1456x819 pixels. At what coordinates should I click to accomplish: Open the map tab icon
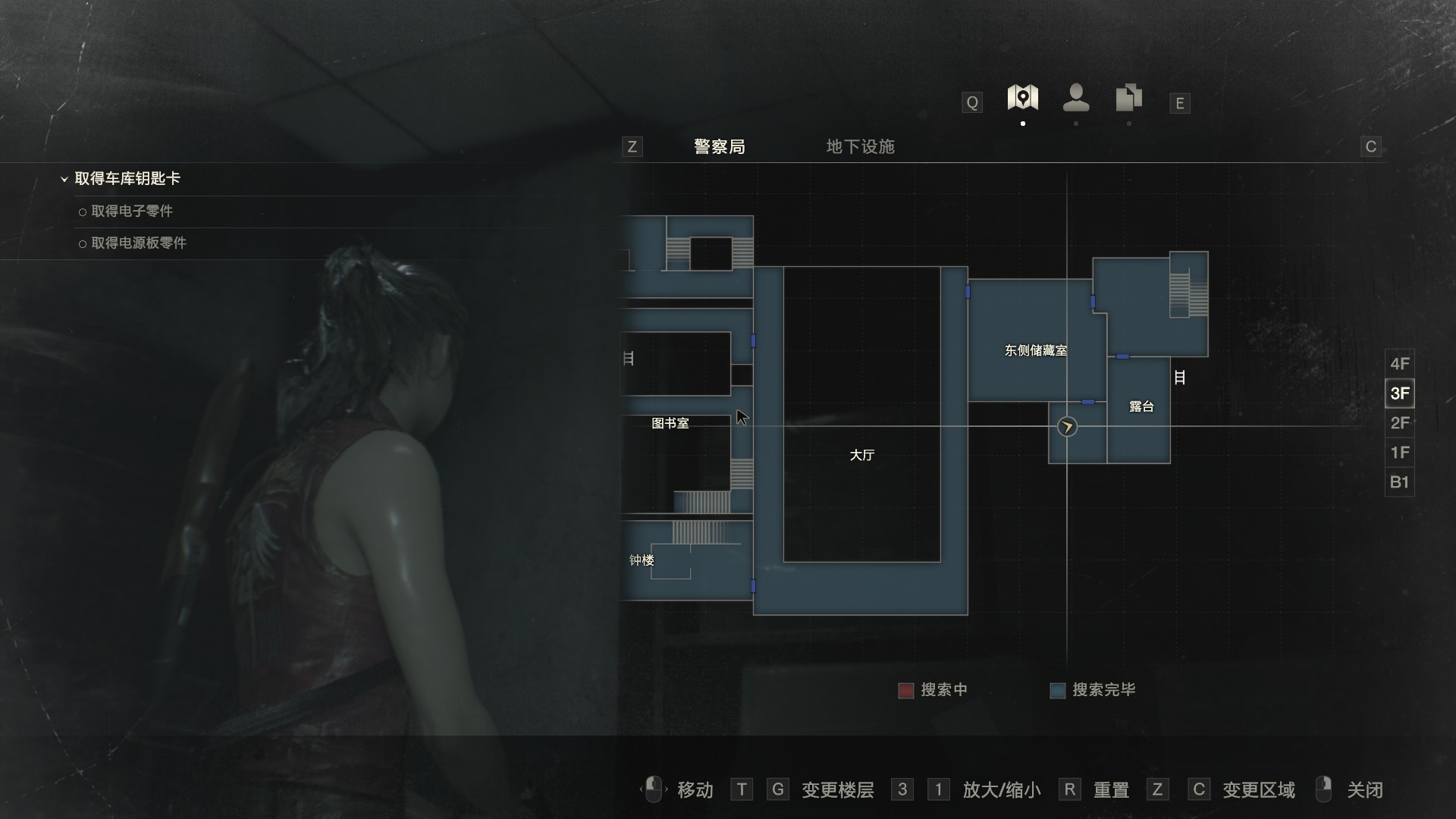coord(1022,98)
